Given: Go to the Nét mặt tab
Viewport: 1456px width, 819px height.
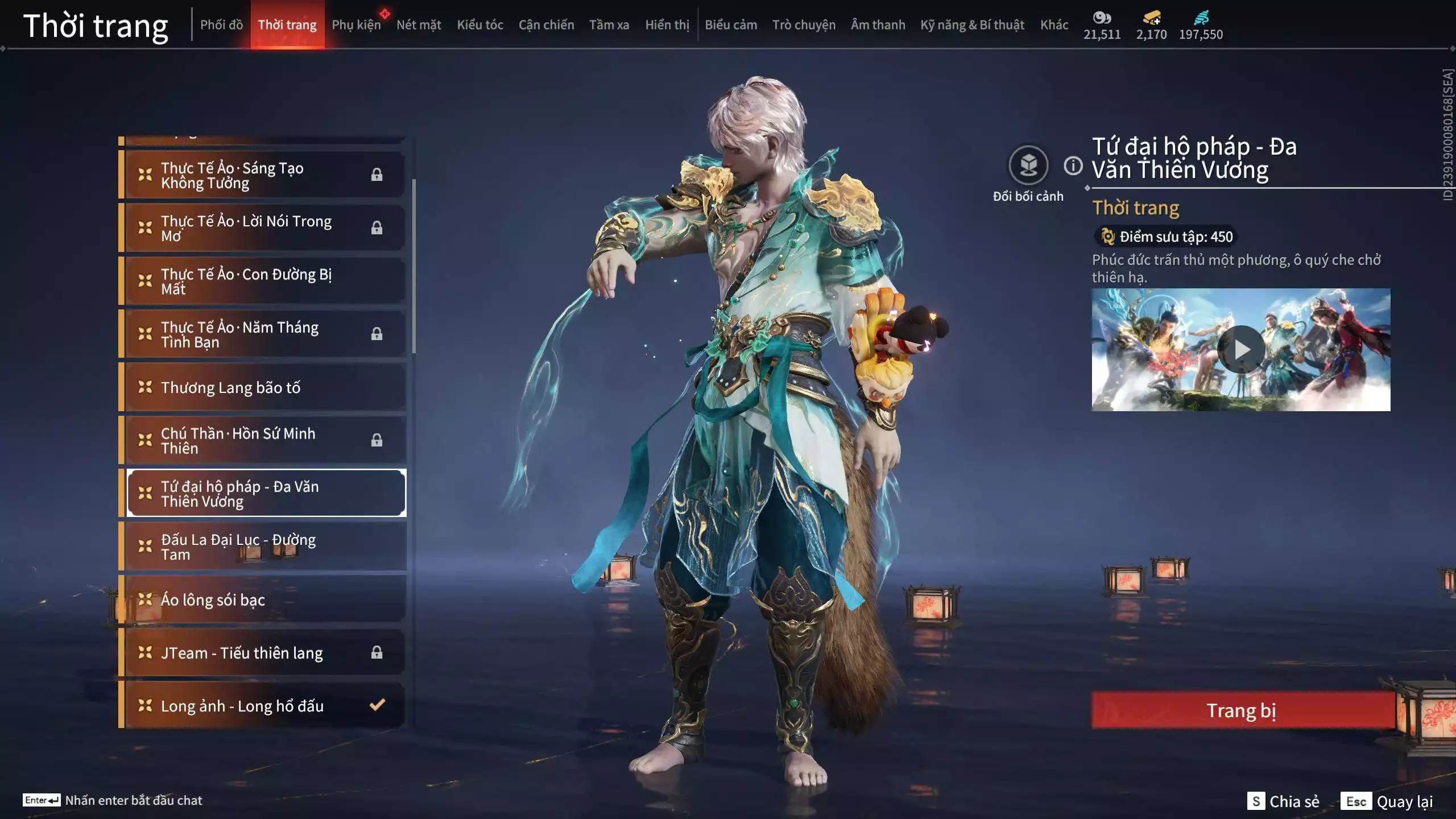Looking at the screenshot, I should (x=419, y=25).
